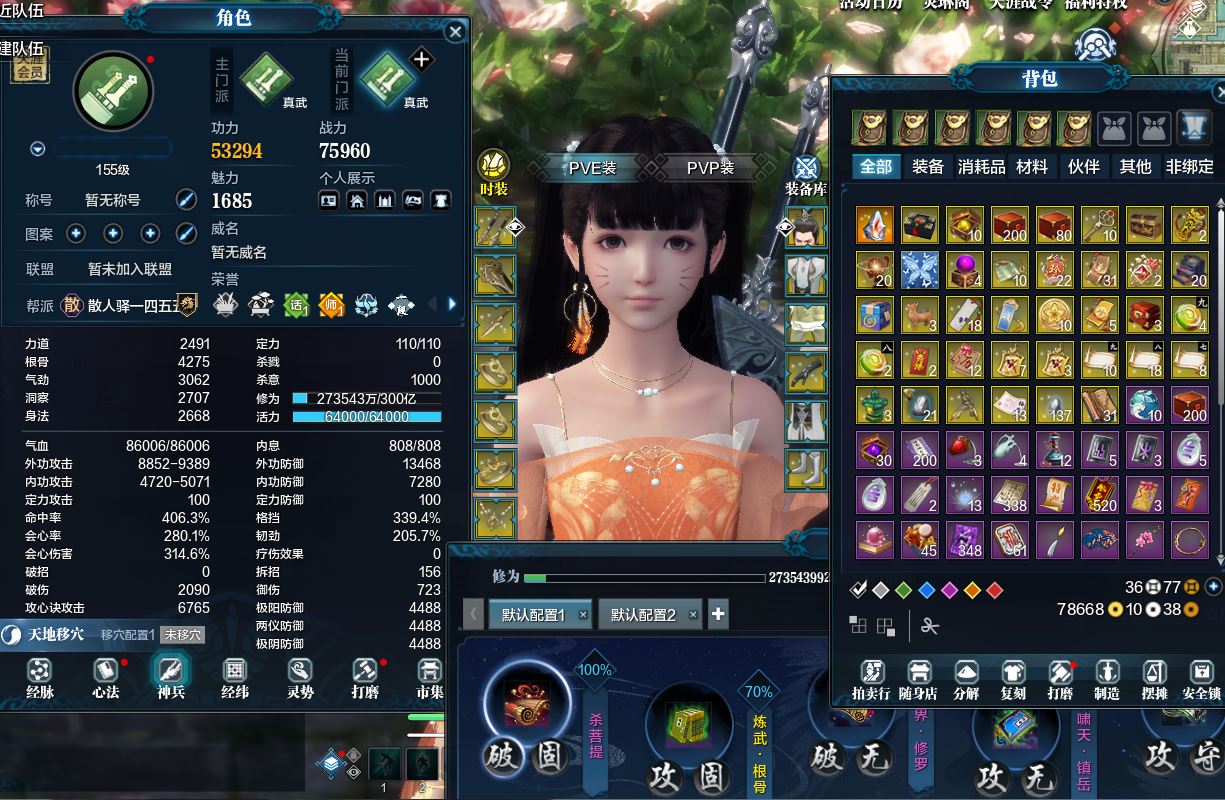Click the 分解 dismantle button
This screenshot has width=1225, height=800.
pyautogui.click(x=966, y=679)
